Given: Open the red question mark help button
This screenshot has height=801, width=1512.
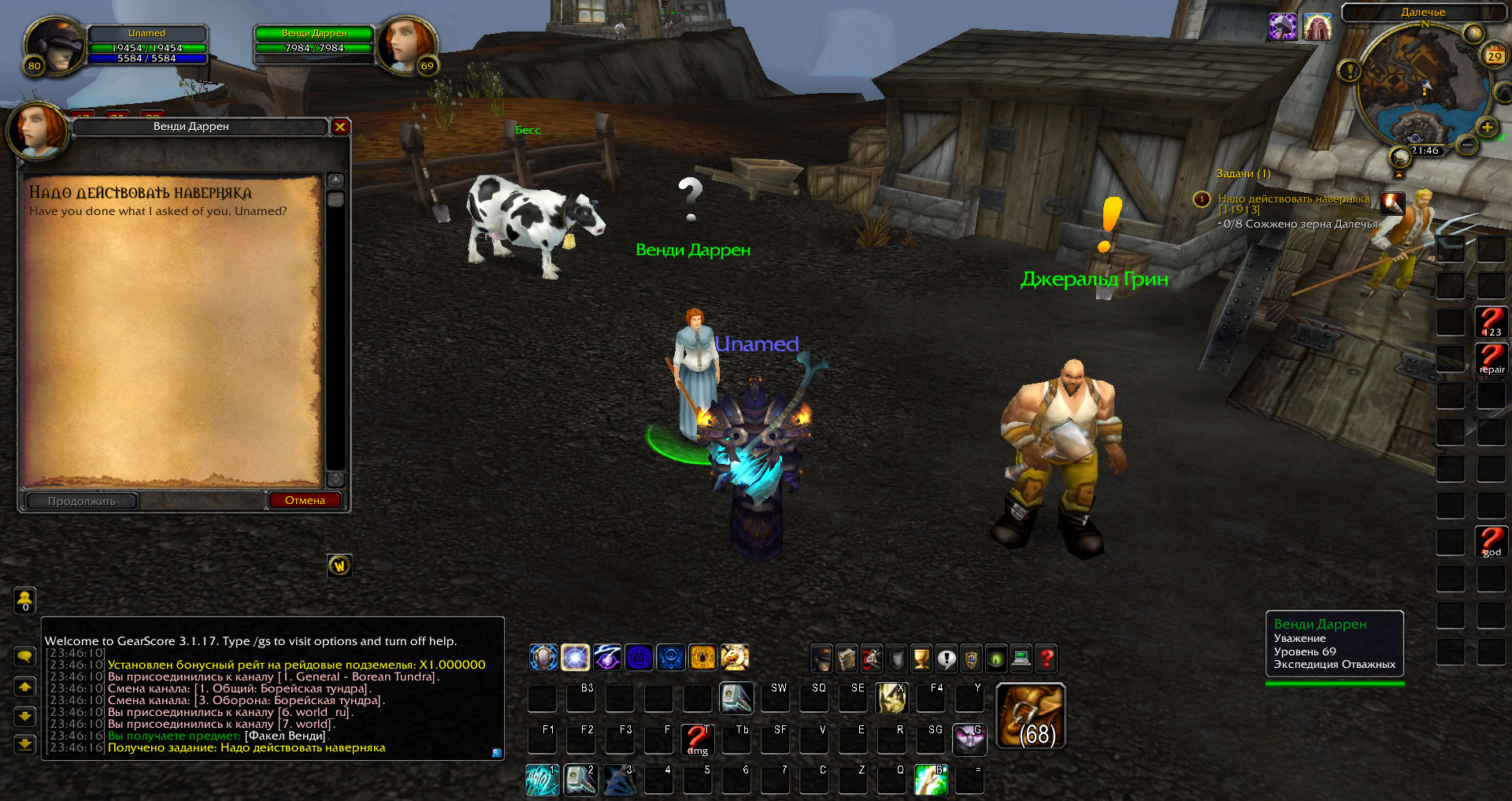Looking at the screenshot, I should [1047, 658].
